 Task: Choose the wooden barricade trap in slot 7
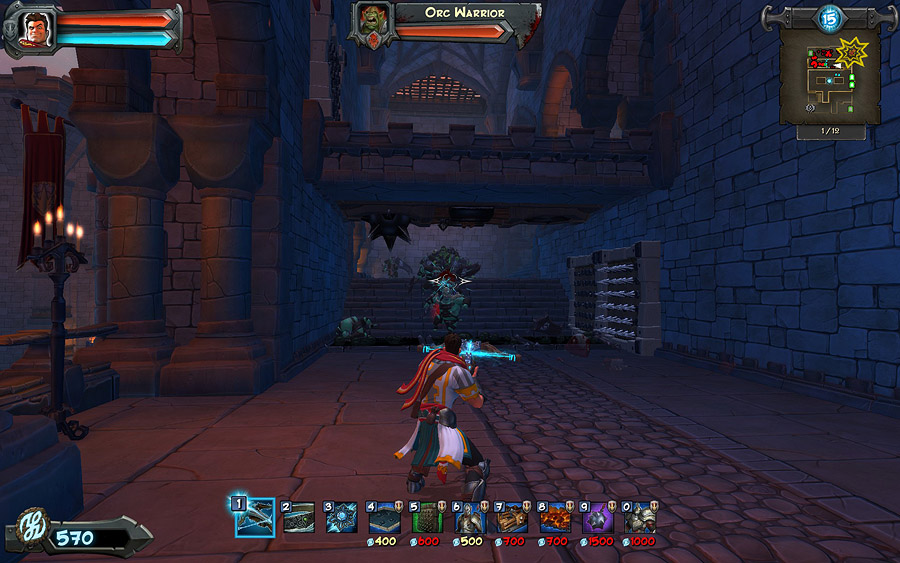(x=513, y=517)
